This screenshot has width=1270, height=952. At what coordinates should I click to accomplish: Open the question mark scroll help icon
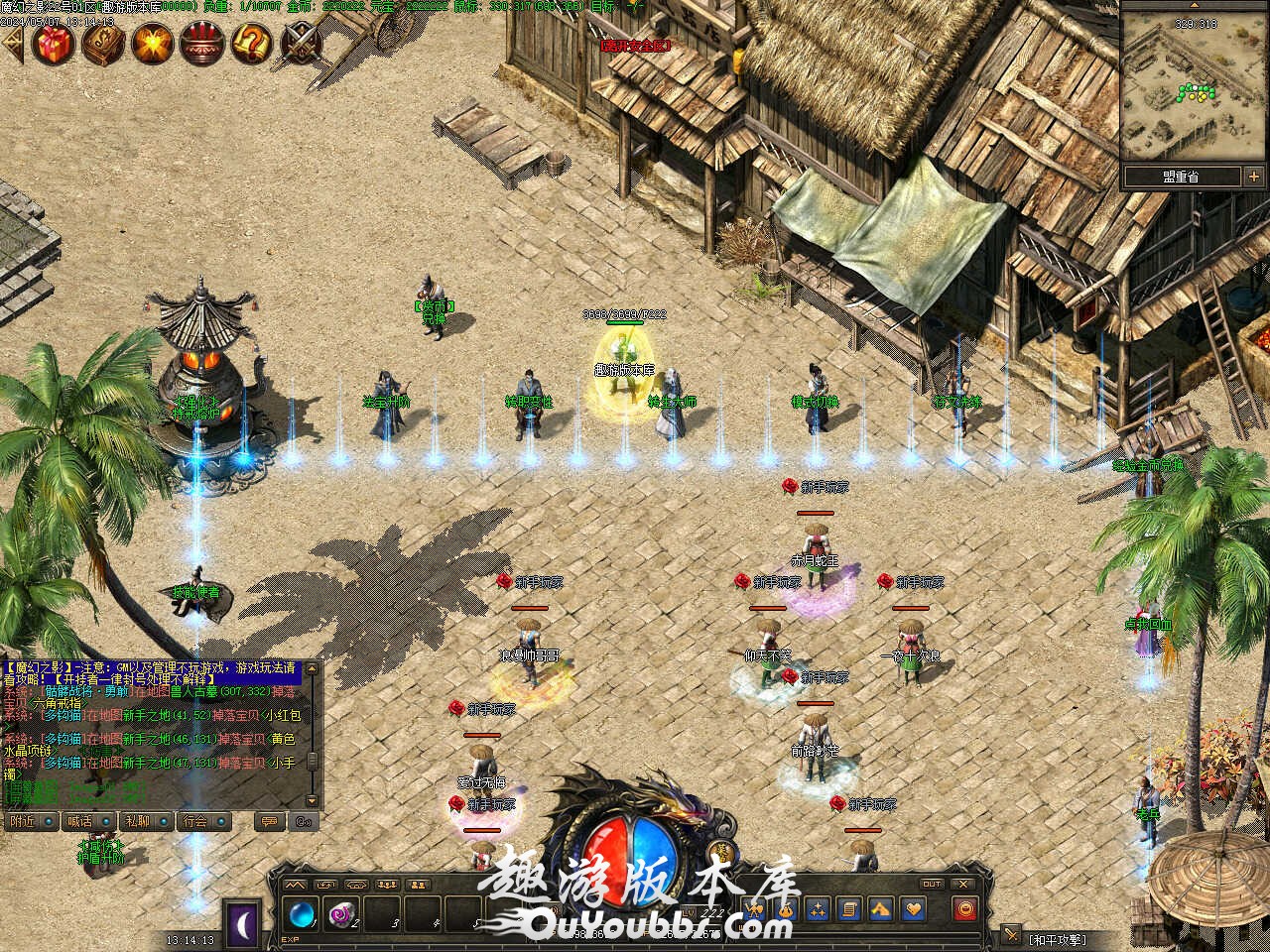pyautogui.click(x=251, y=44)
